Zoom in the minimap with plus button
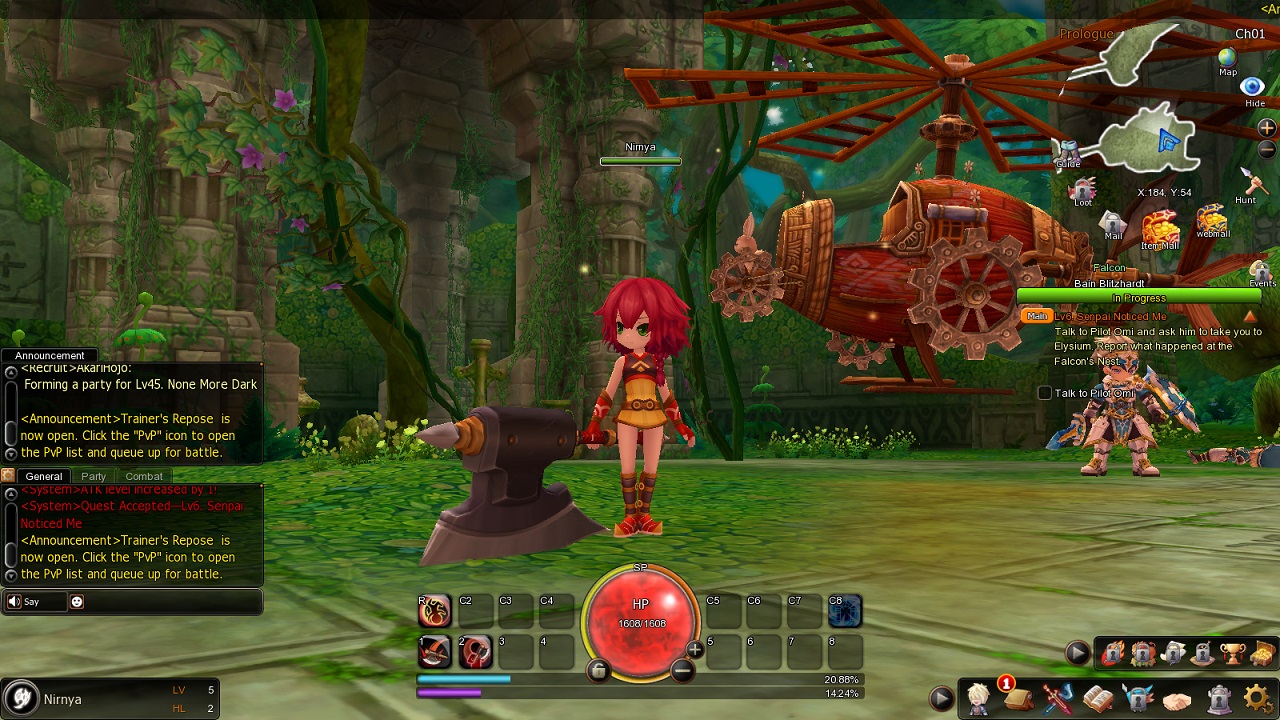Viewport: 1280px width, 720px height. point(1266,128)
